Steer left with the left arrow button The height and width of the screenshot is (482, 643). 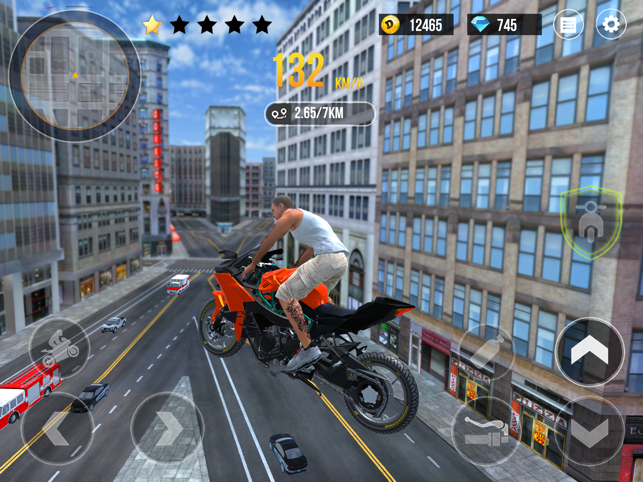pyautogui.click(x=57, y=428)
